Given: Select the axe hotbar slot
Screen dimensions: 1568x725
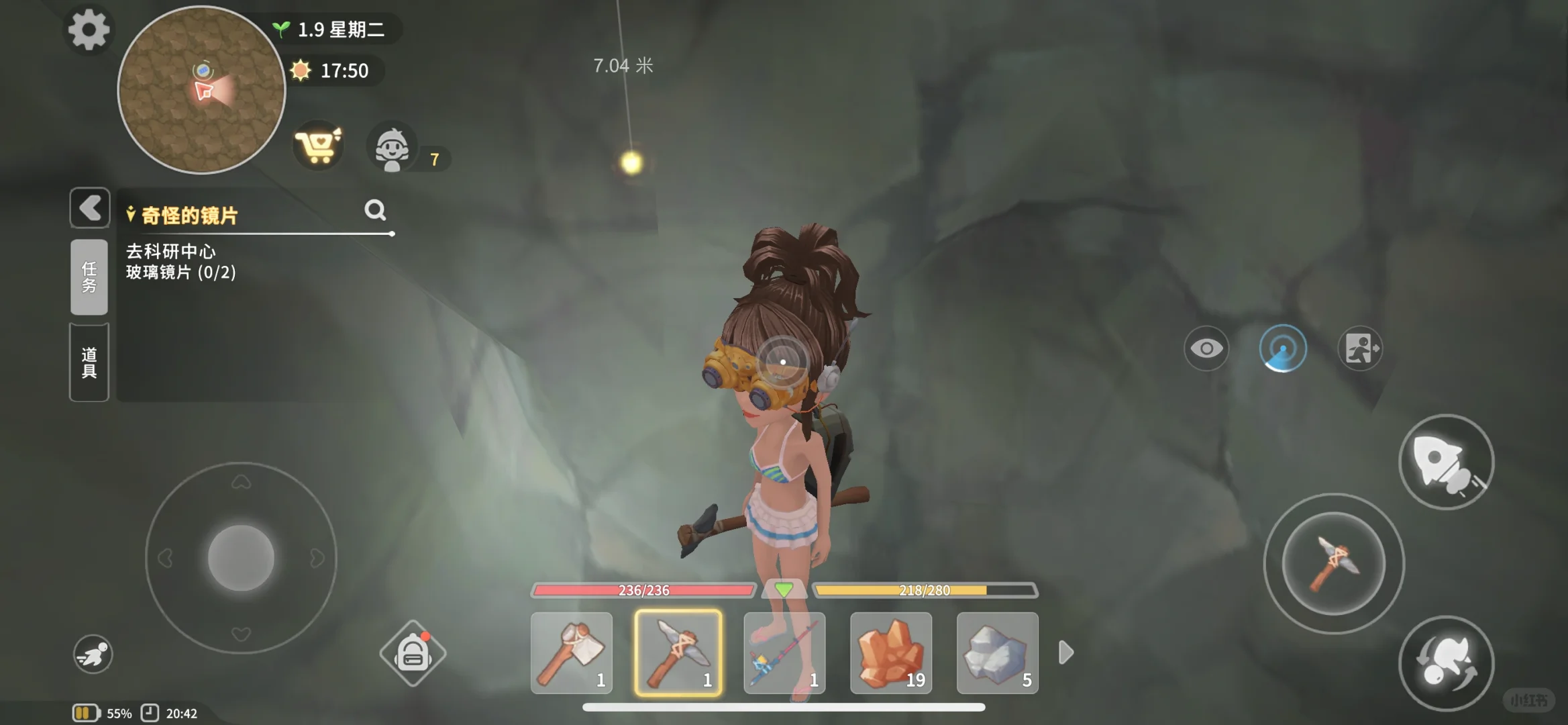Looking at the screenshot, I should pos(572,652).
